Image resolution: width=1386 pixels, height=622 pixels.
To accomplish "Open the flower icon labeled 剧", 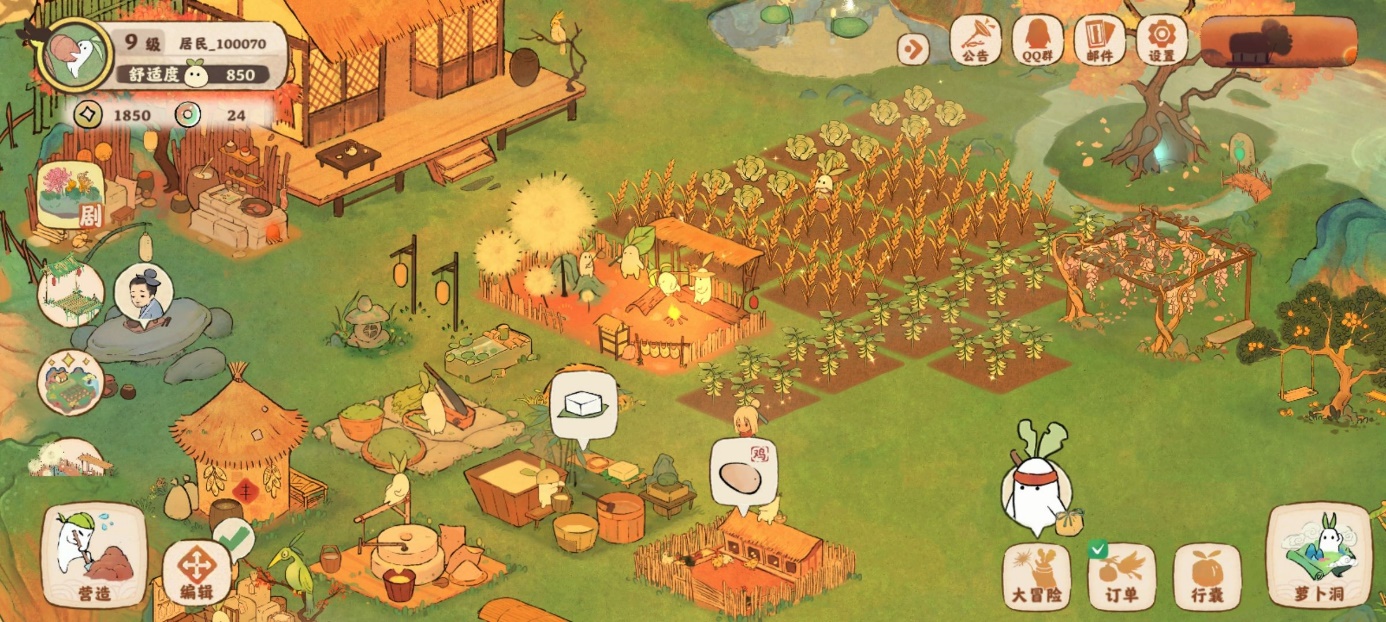I will 70,193.
